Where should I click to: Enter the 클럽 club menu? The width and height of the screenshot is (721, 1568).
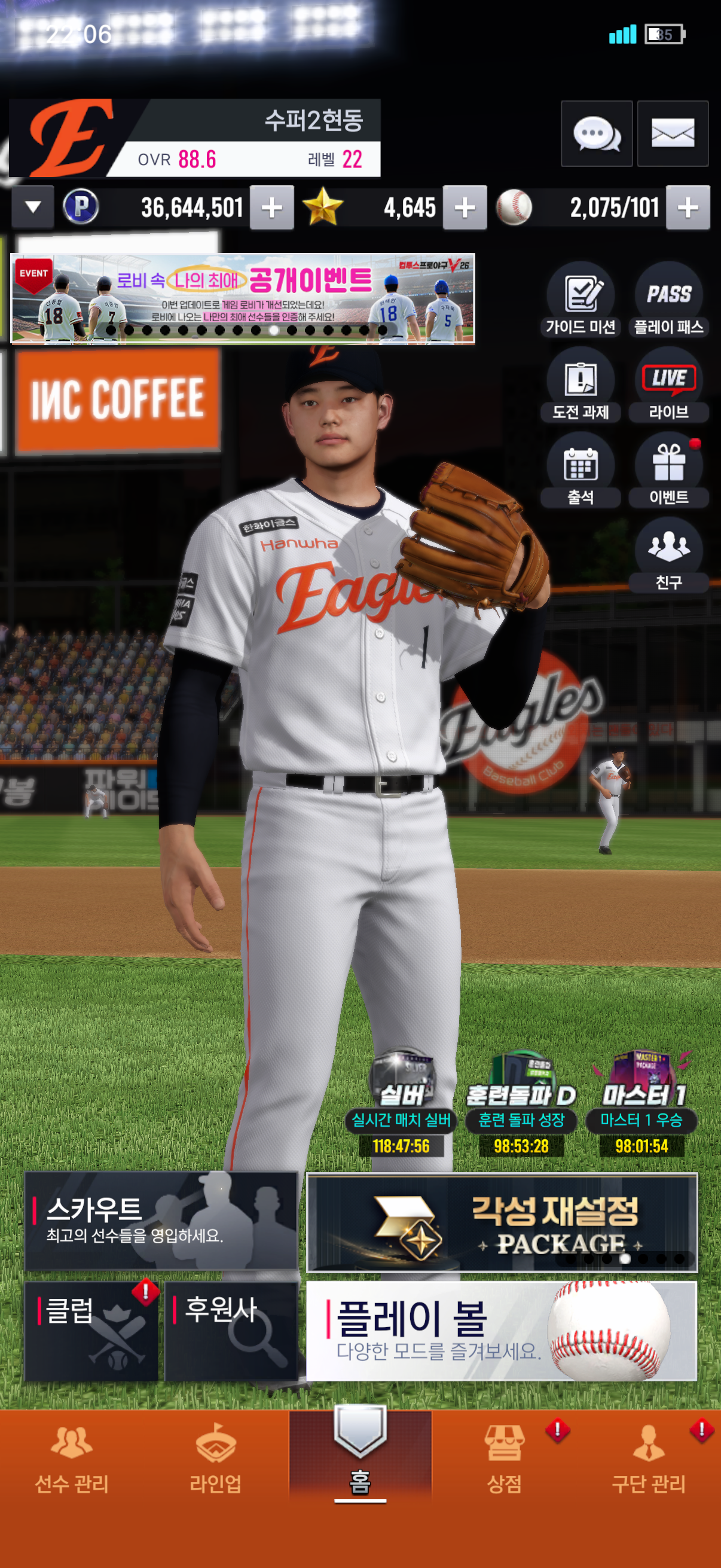[91, 1331]
